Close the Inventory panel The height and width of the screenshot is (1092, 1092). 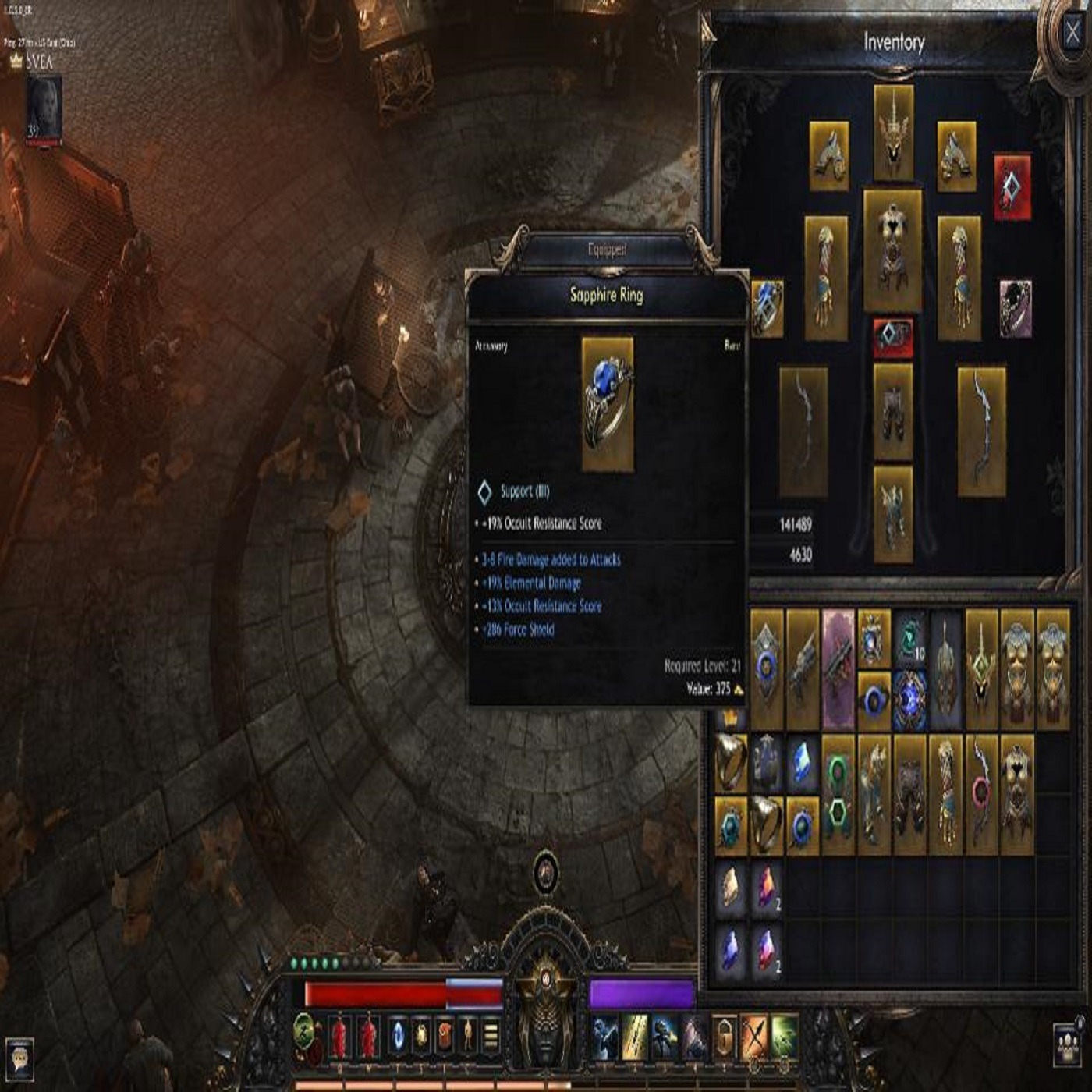pos(1072,31)
